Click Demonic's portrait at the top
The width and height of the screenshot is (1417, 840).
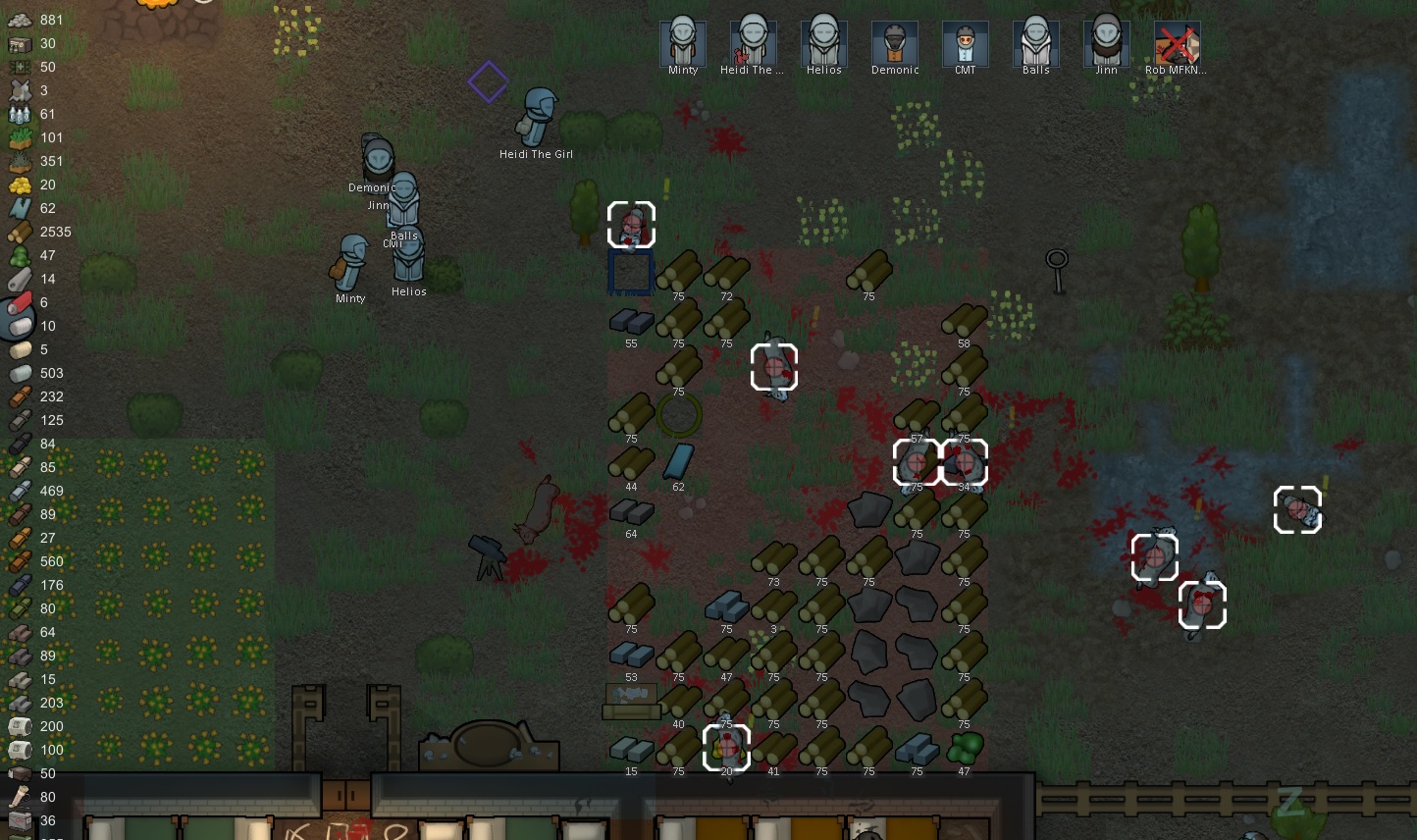pos(894,41)
